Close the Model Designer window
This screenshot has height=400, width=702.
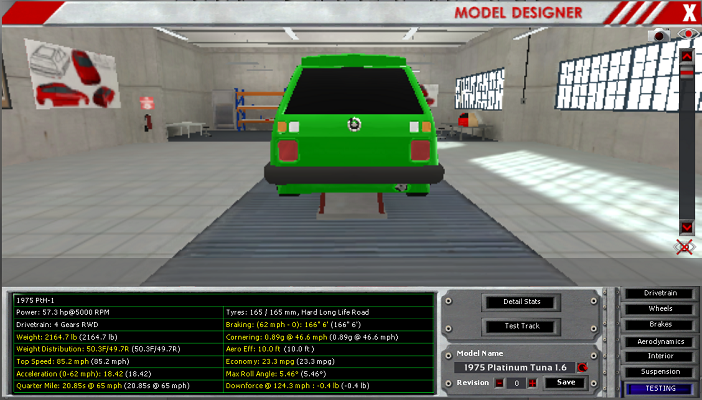pos(688,12)
